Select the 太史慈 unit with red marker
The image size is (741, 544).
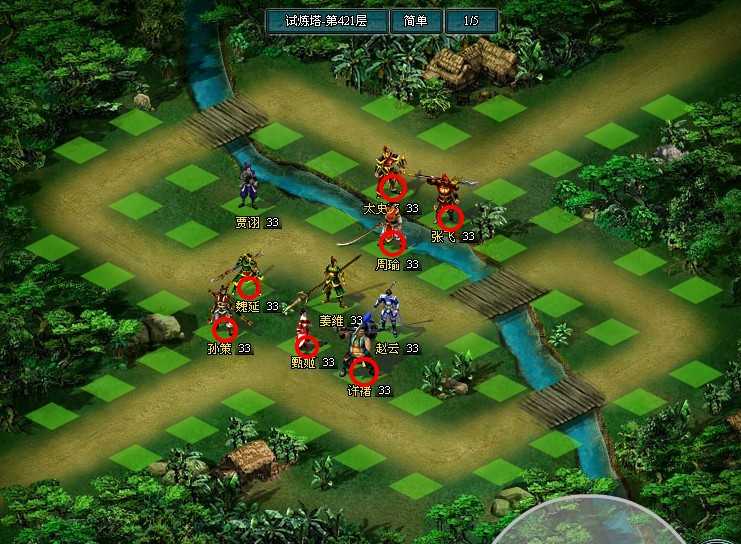392,185
